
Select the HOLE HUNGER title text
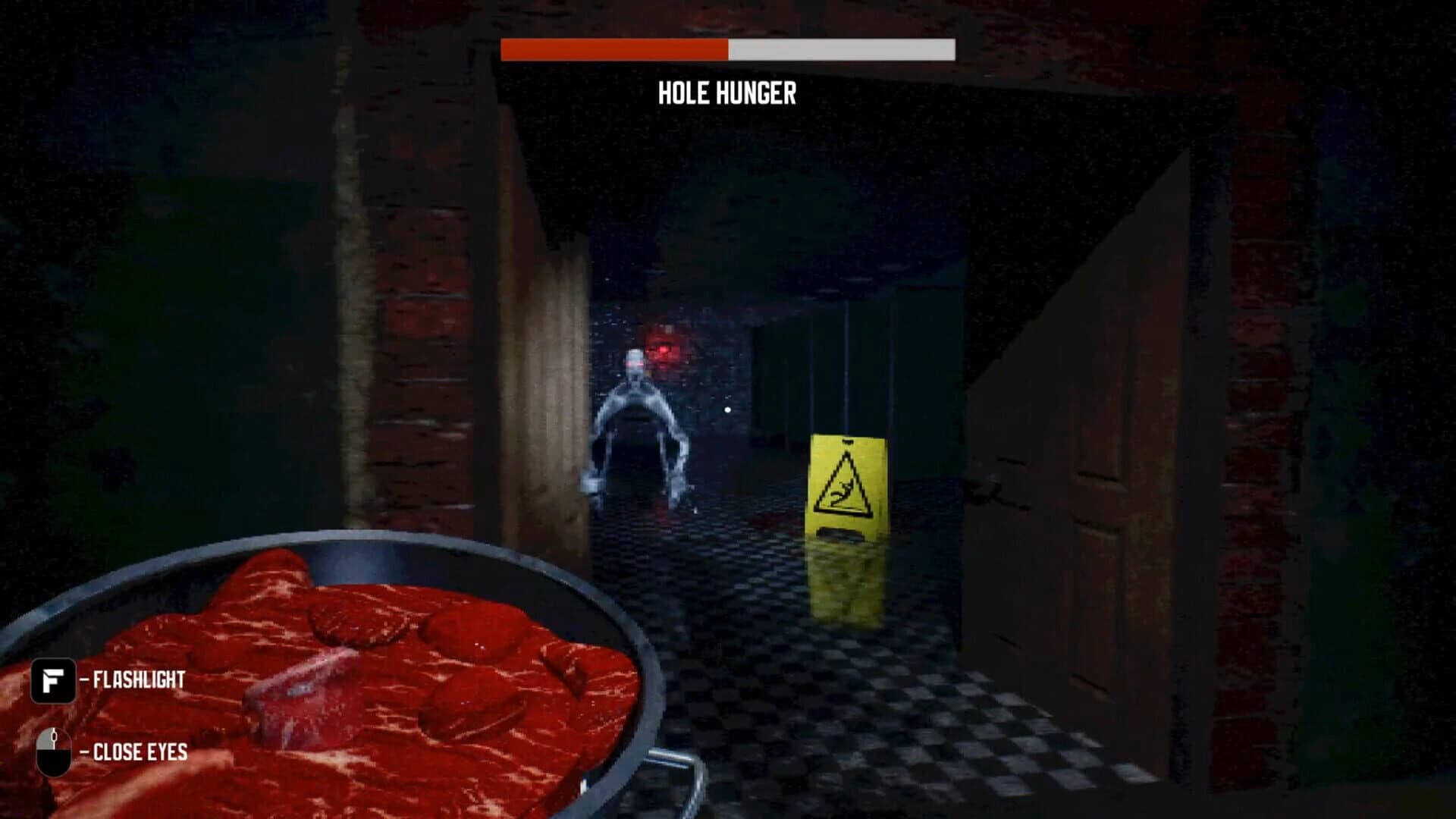(726, 94)
